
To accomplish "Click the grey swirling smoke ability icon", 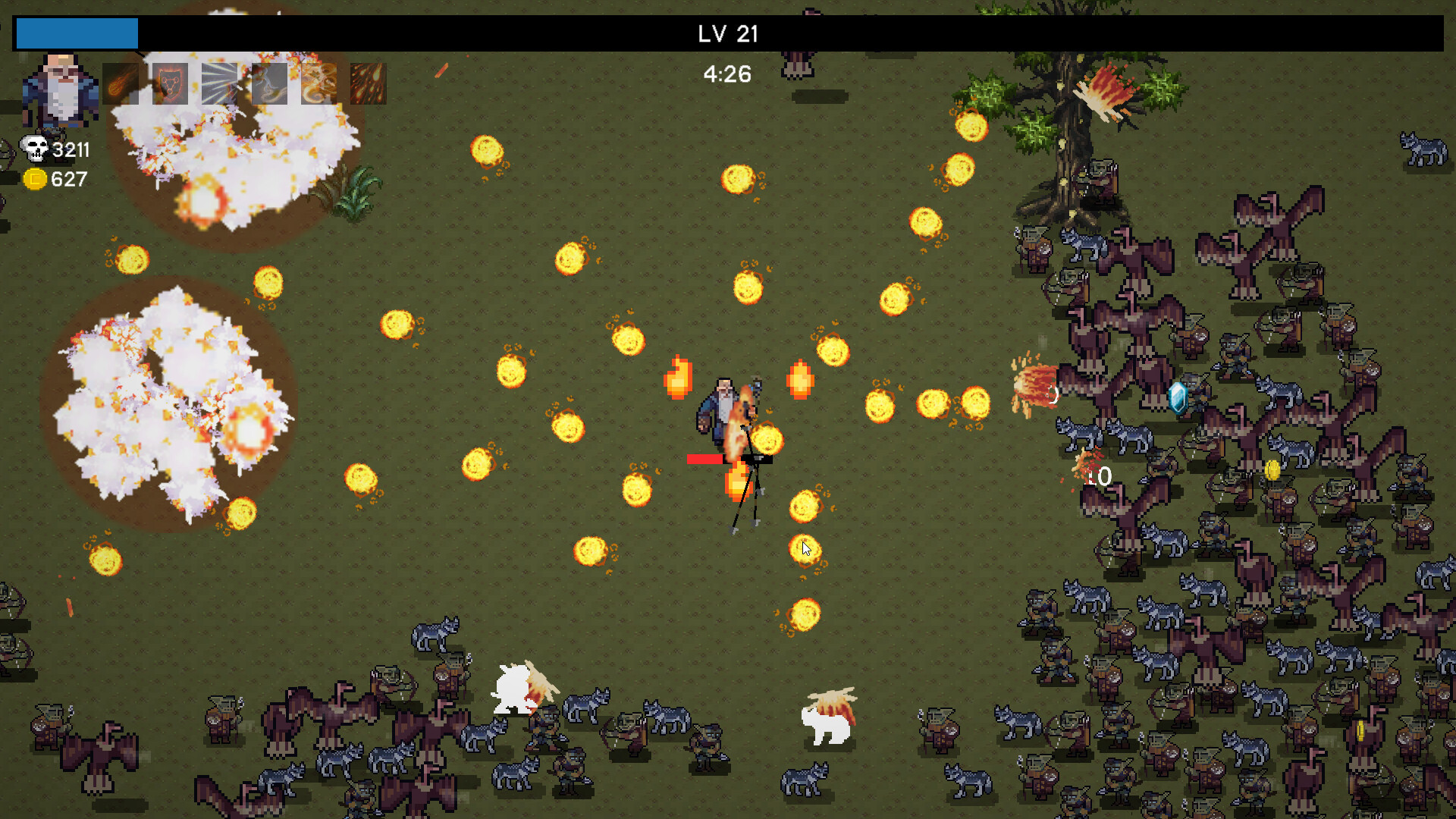I will 269,83.
